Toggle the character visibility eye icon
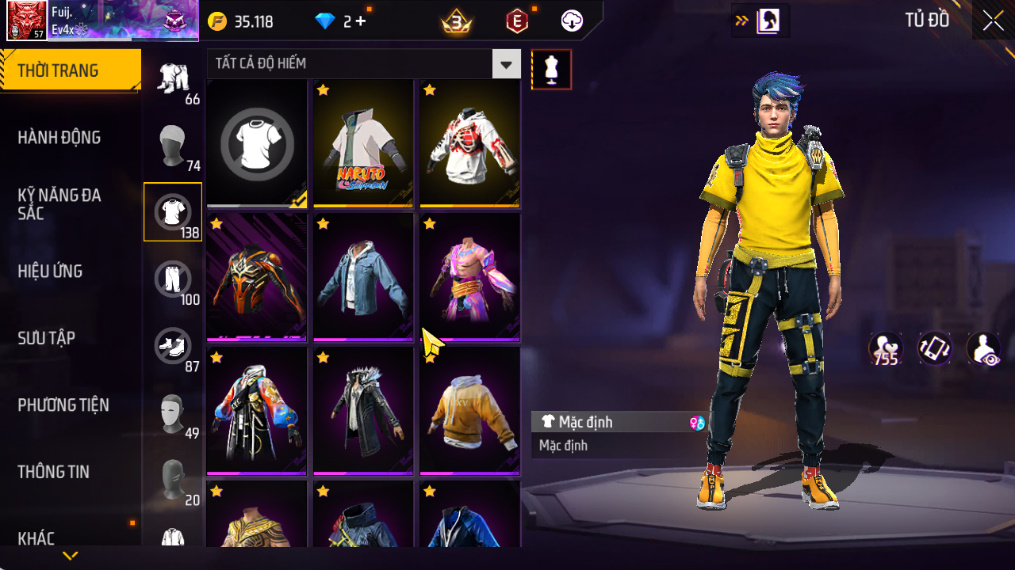Image resolution: width=1015 pixels, height=570 pixels. pyautogui.click(x=984, y=349)
